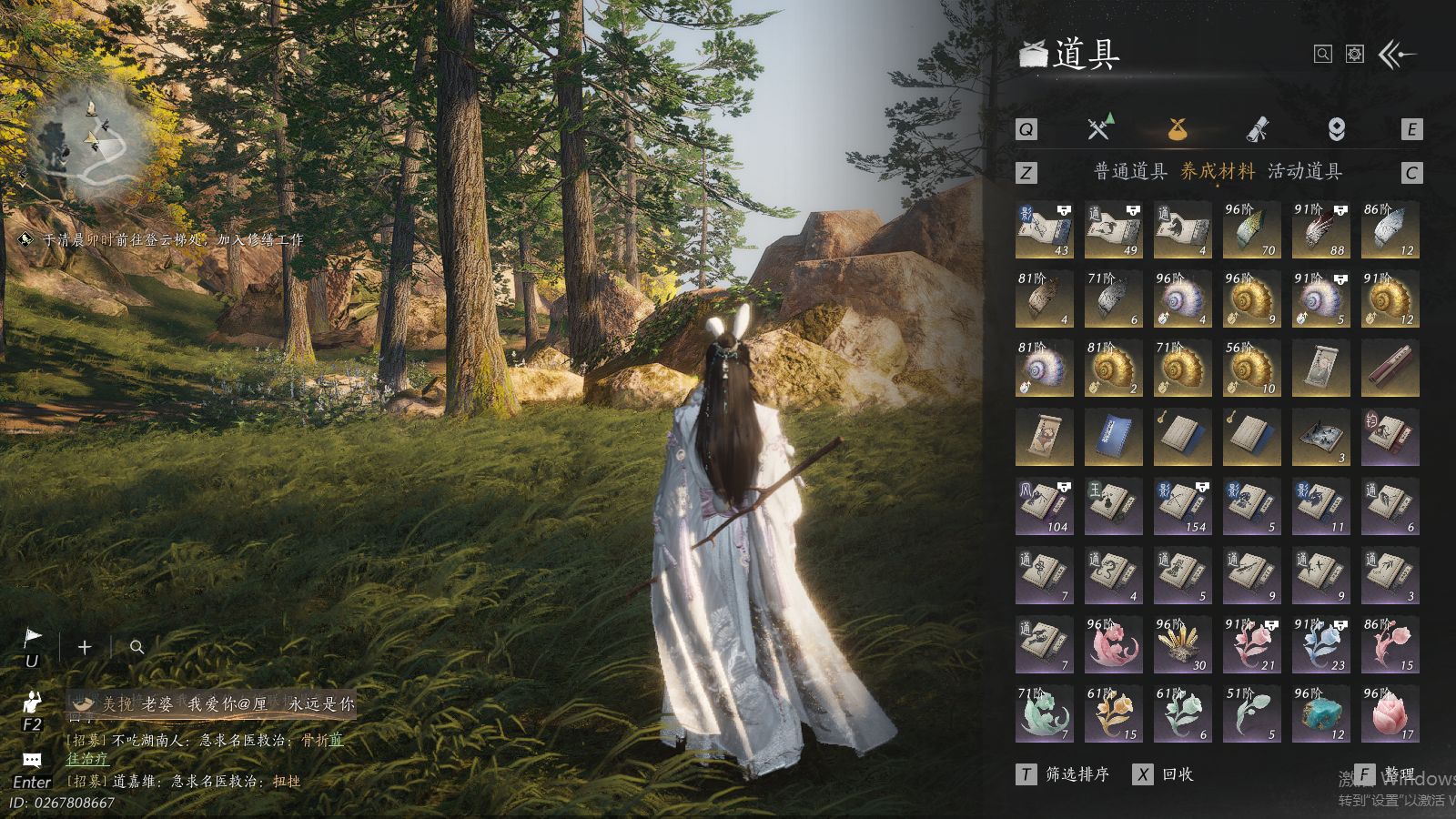The image size is (1456, 819).
Task: Choose the dark red scroll case item
Action: [x=1390, y=369]
